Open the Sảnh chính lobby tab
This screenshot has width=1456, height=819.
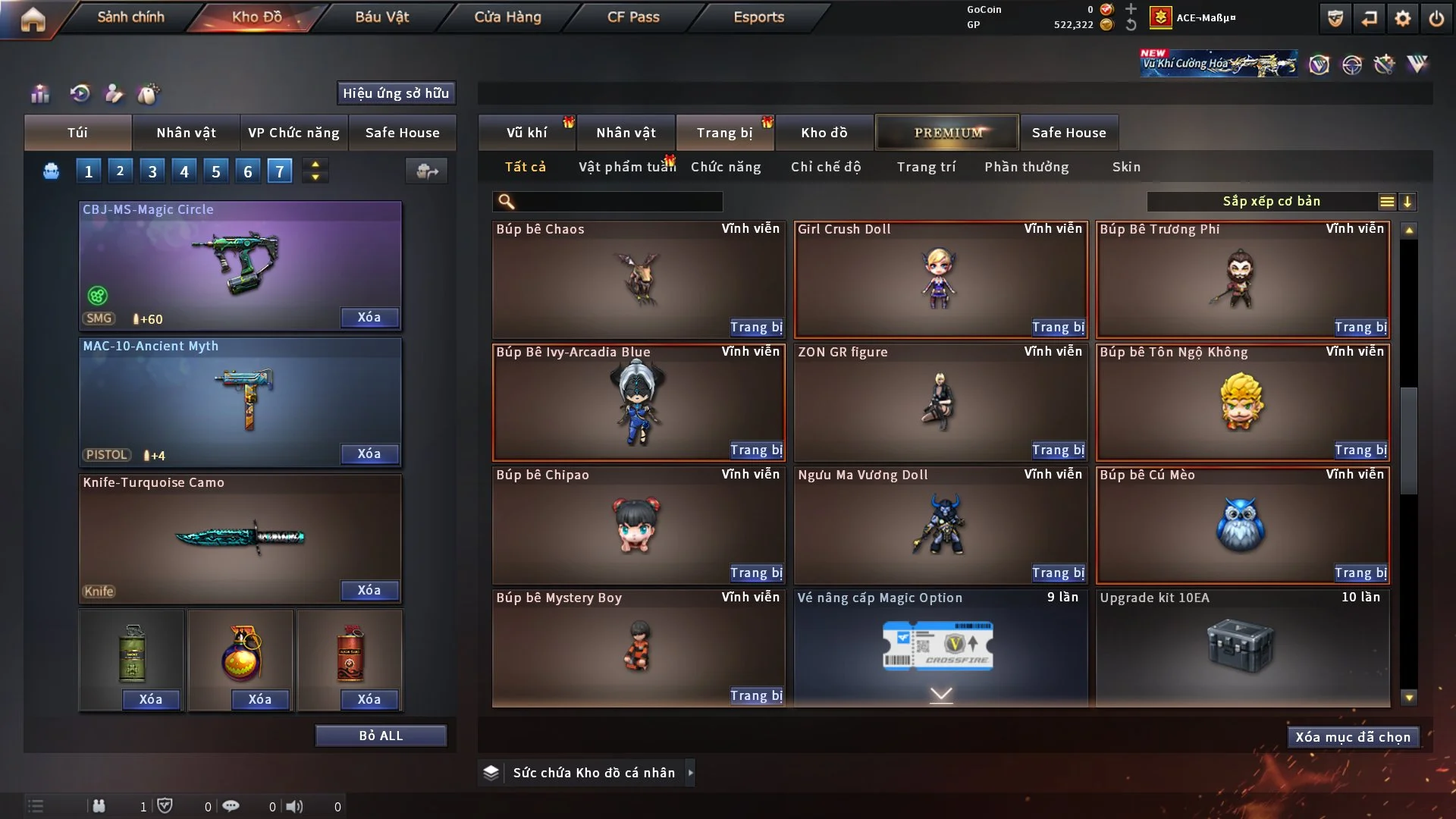point(130,17)
